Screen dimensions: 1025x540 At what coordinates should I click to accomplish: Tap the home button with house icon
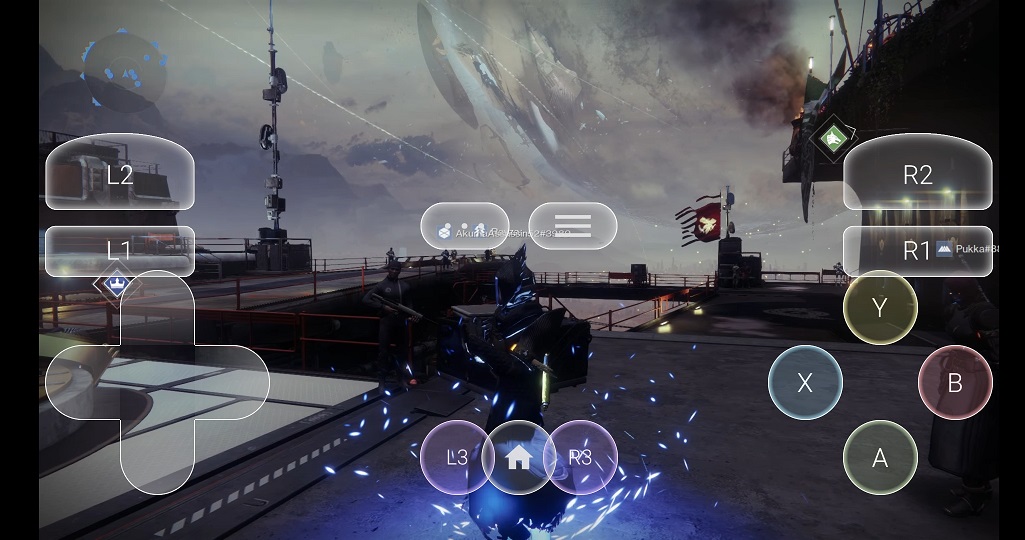click(518, 457)
